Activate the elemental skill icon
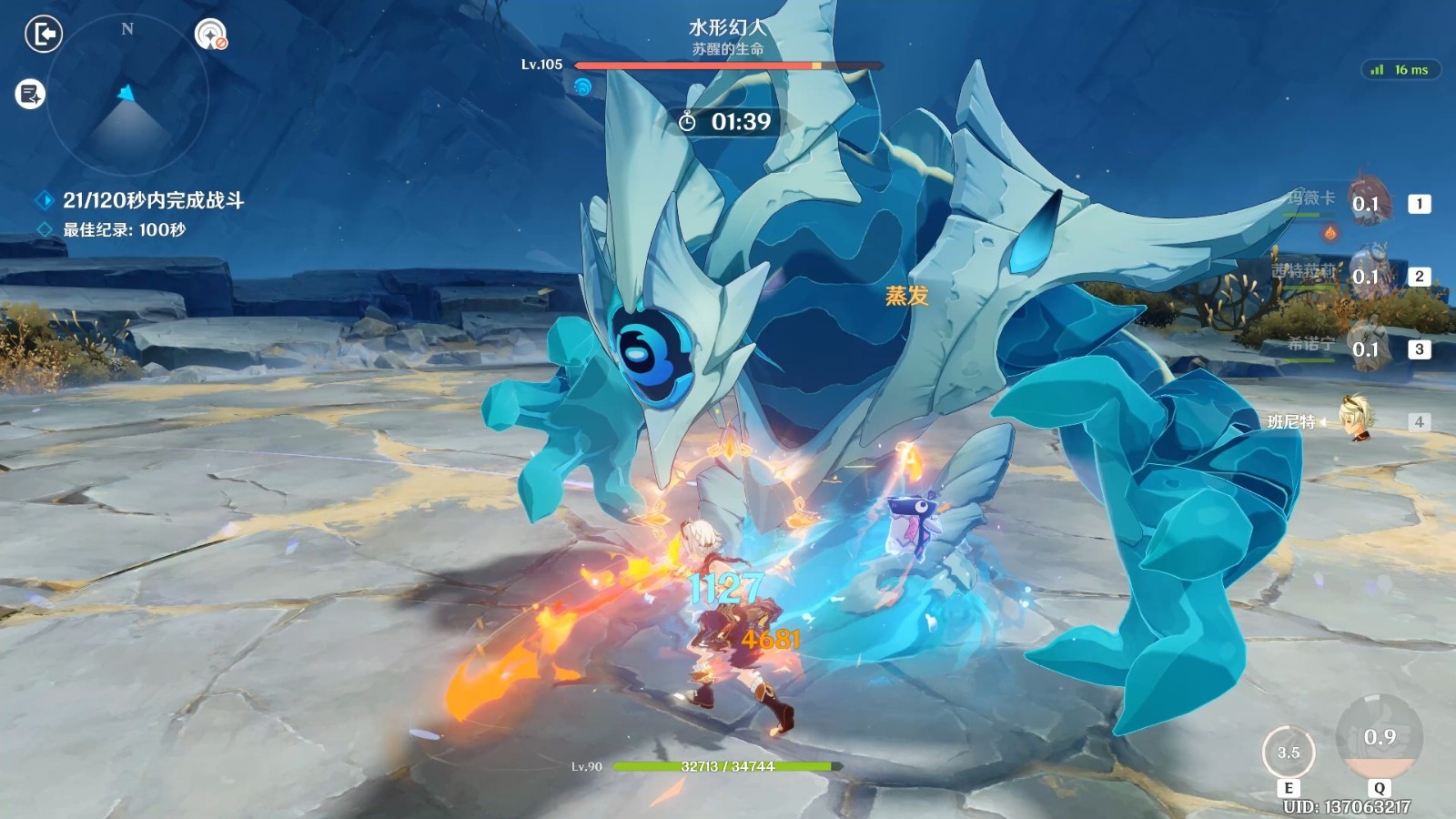The image size is (1456, 819). (1289, 753)
